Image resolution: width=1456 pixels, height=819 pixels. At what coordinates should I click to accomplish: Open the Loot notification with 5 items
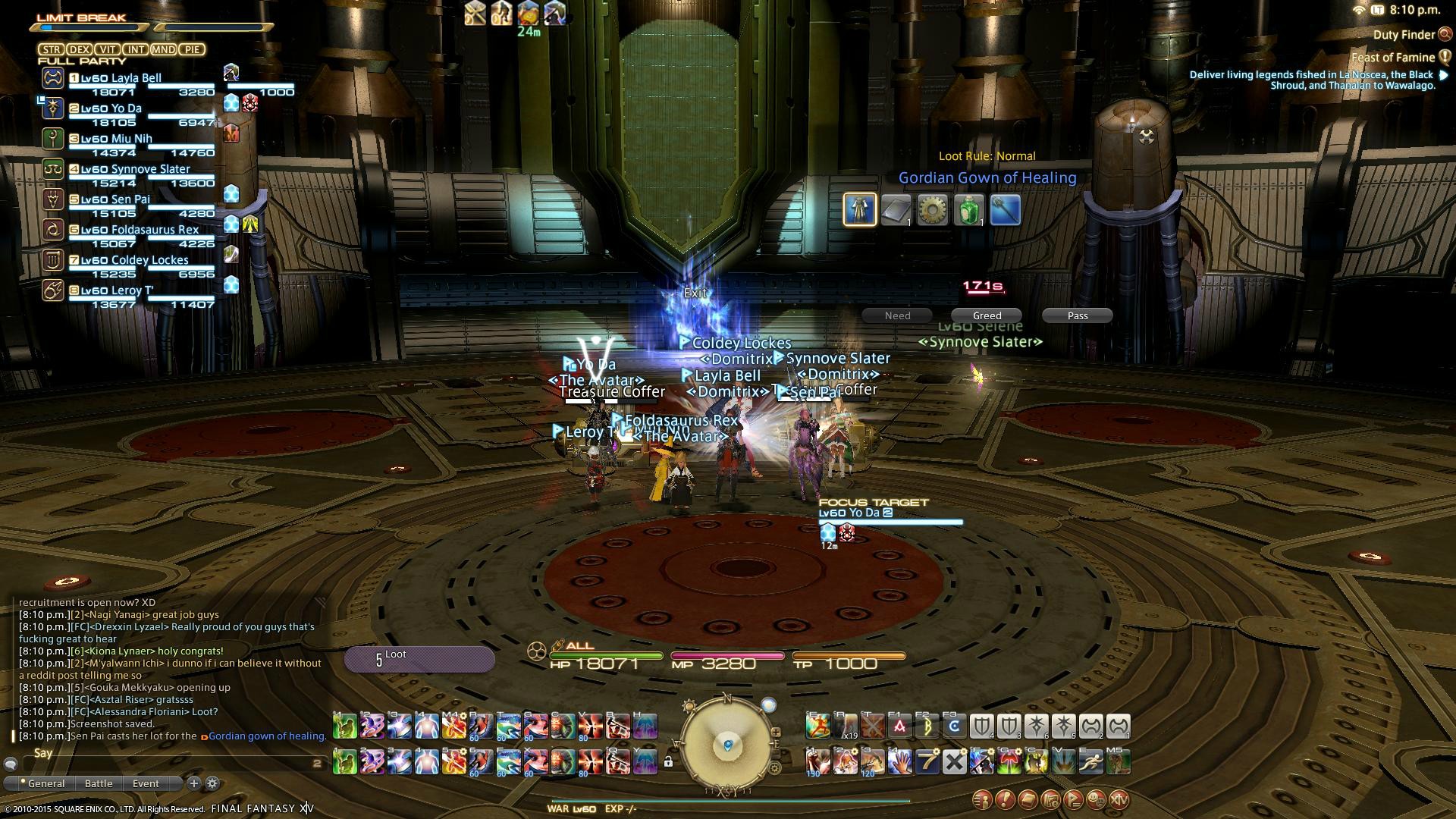click(x=419, y=659)
